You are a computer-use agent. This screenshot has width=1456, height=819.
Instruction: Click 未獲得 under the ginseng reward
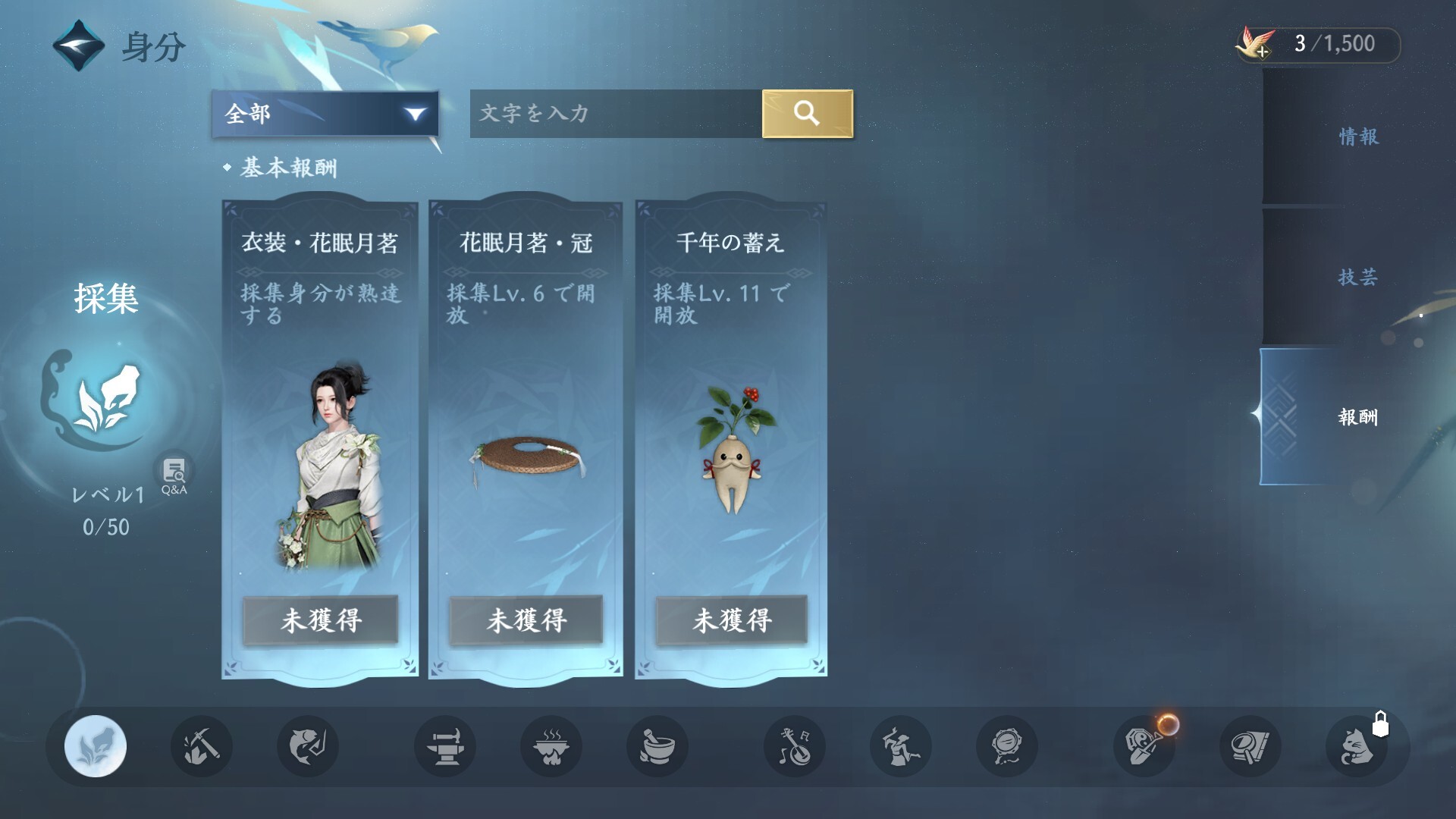[x=731, y=620]
